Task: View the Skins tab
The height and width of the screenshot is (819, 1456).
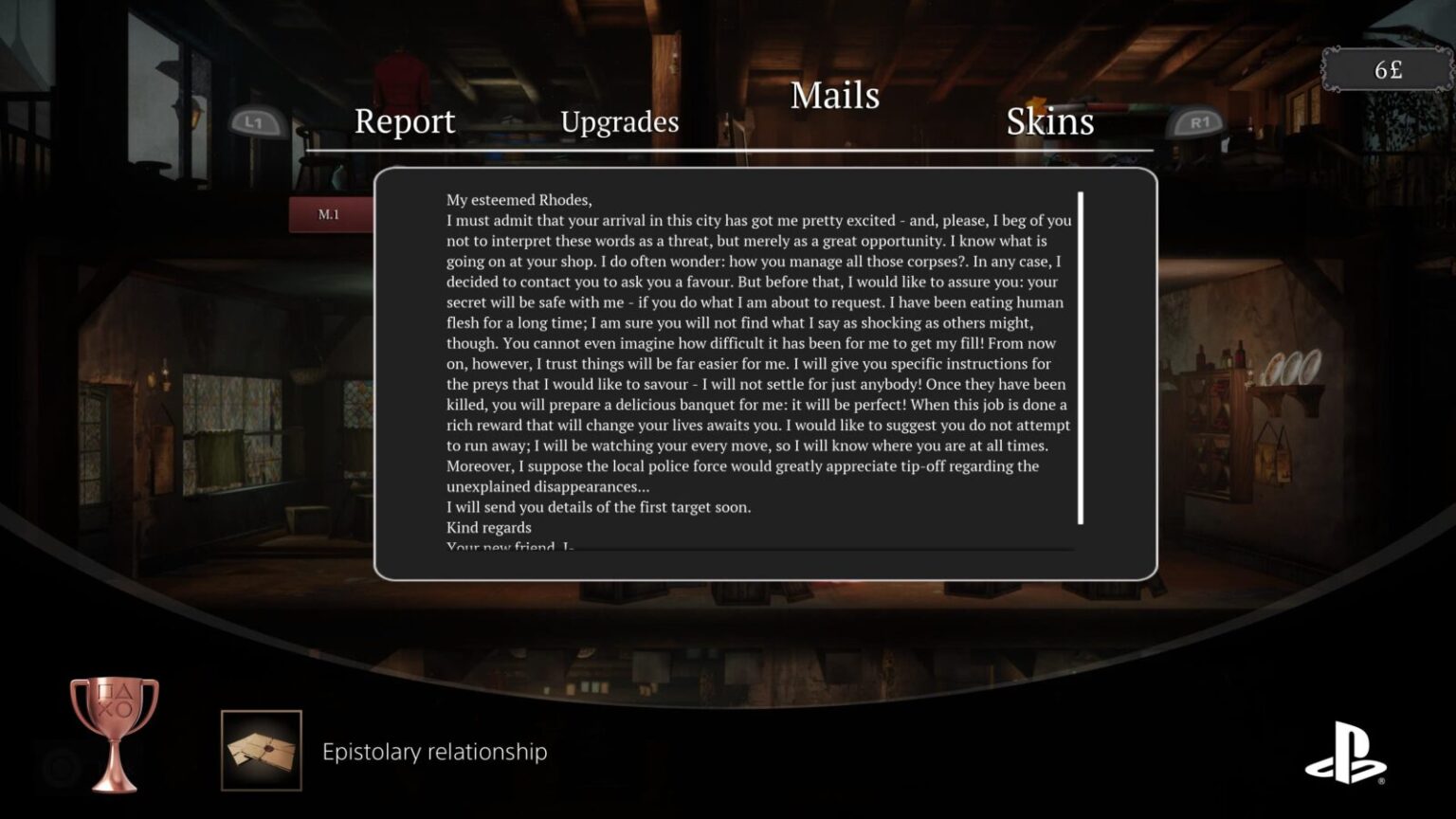Action: click(1050, 121)
